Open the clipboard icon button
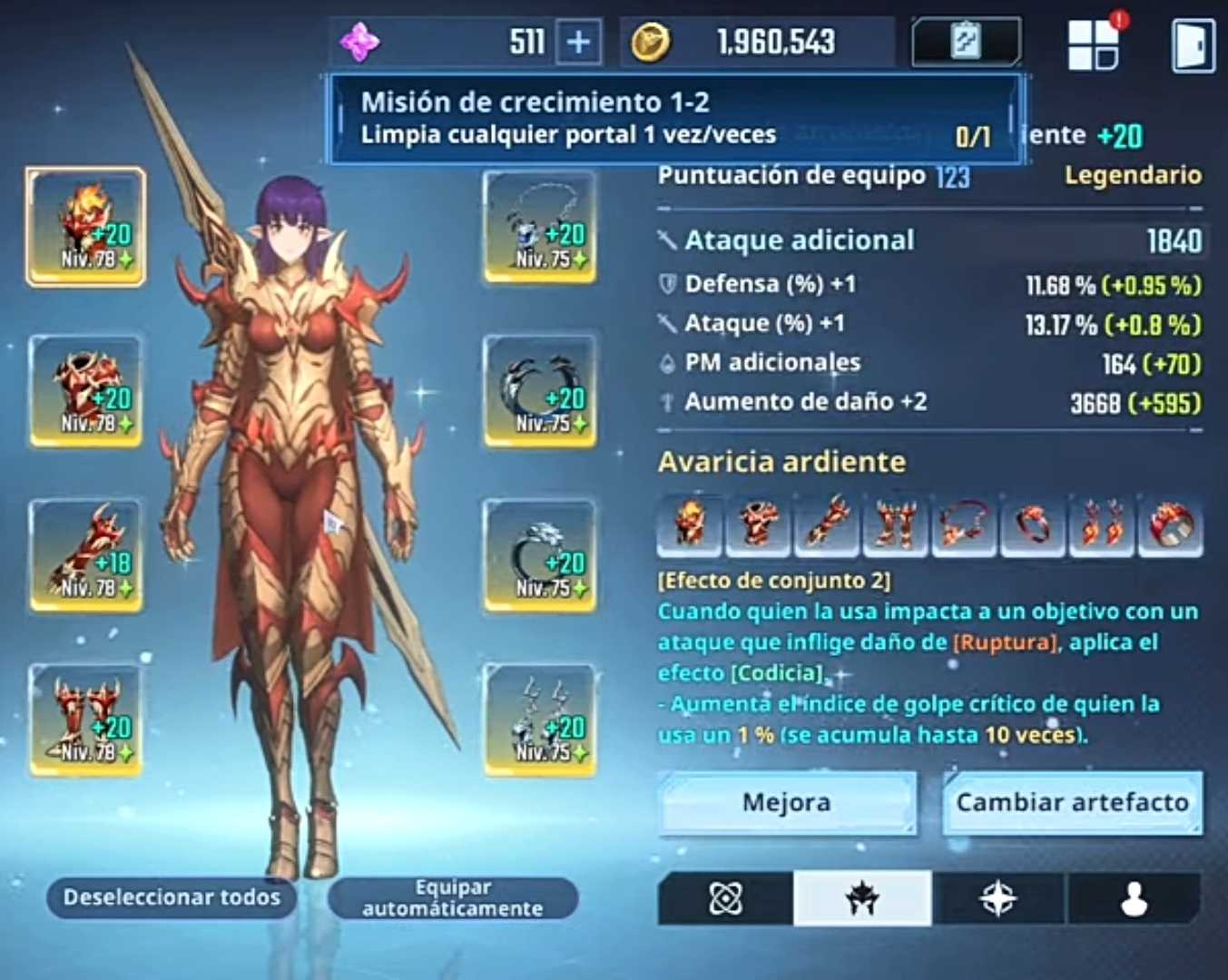Viewport: 1228px width, 980px height. tap(965, 42)
